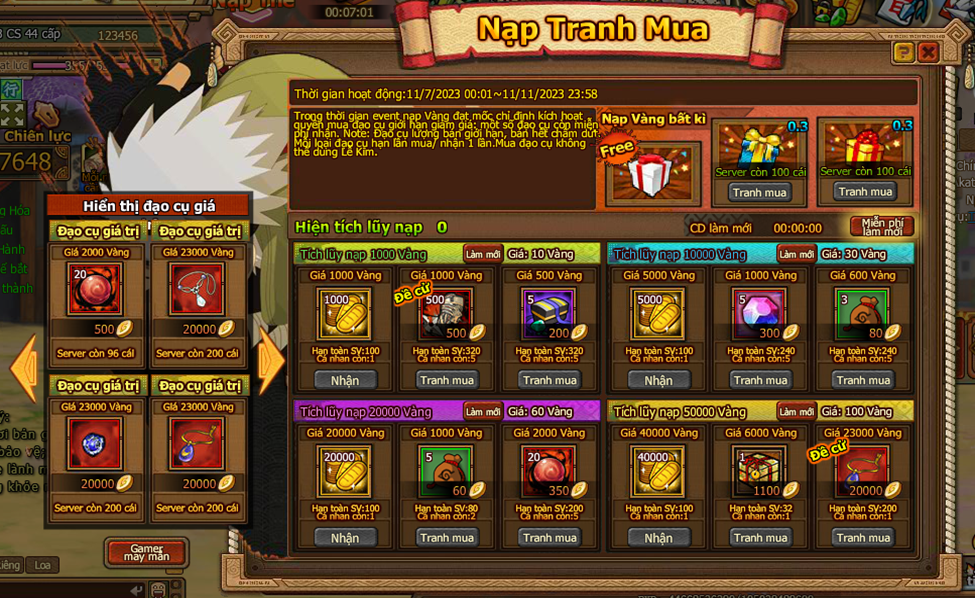975x598 pixels.
Task: Buy the purple gem priced 300
Action: pyautogui.click(x=760, y=380)
